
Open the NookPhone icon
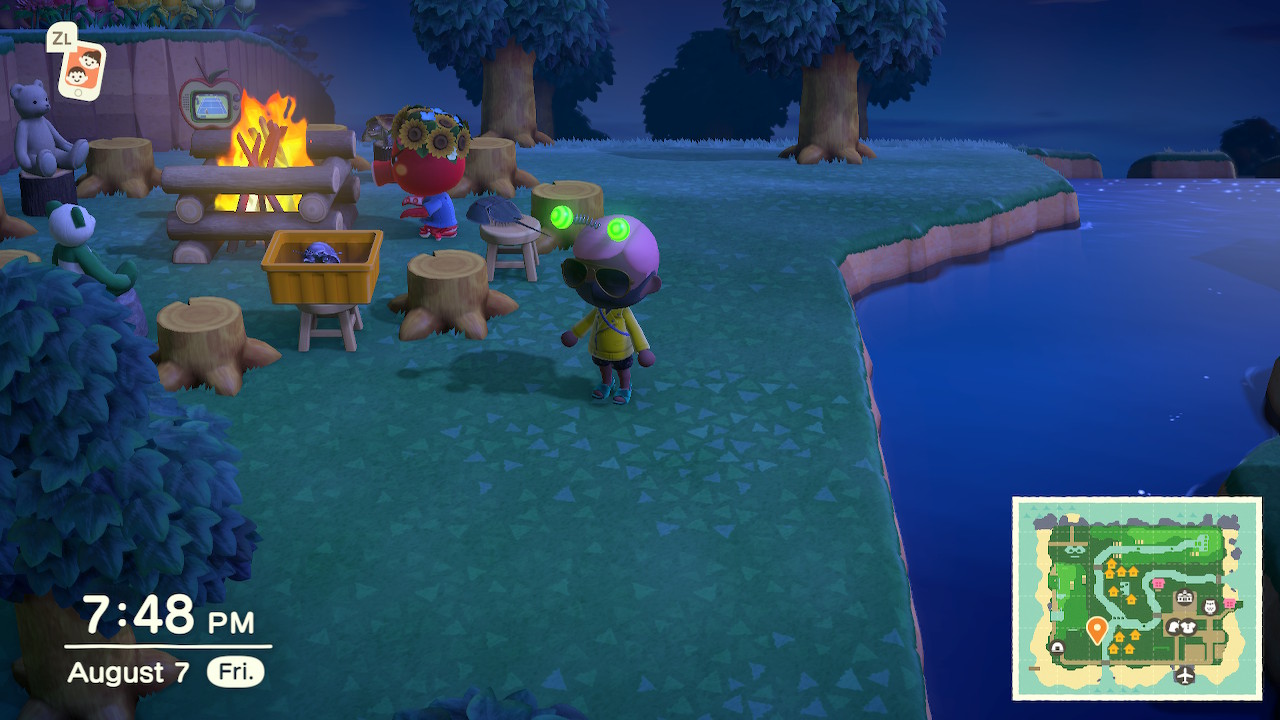click(x=81, y=69)
